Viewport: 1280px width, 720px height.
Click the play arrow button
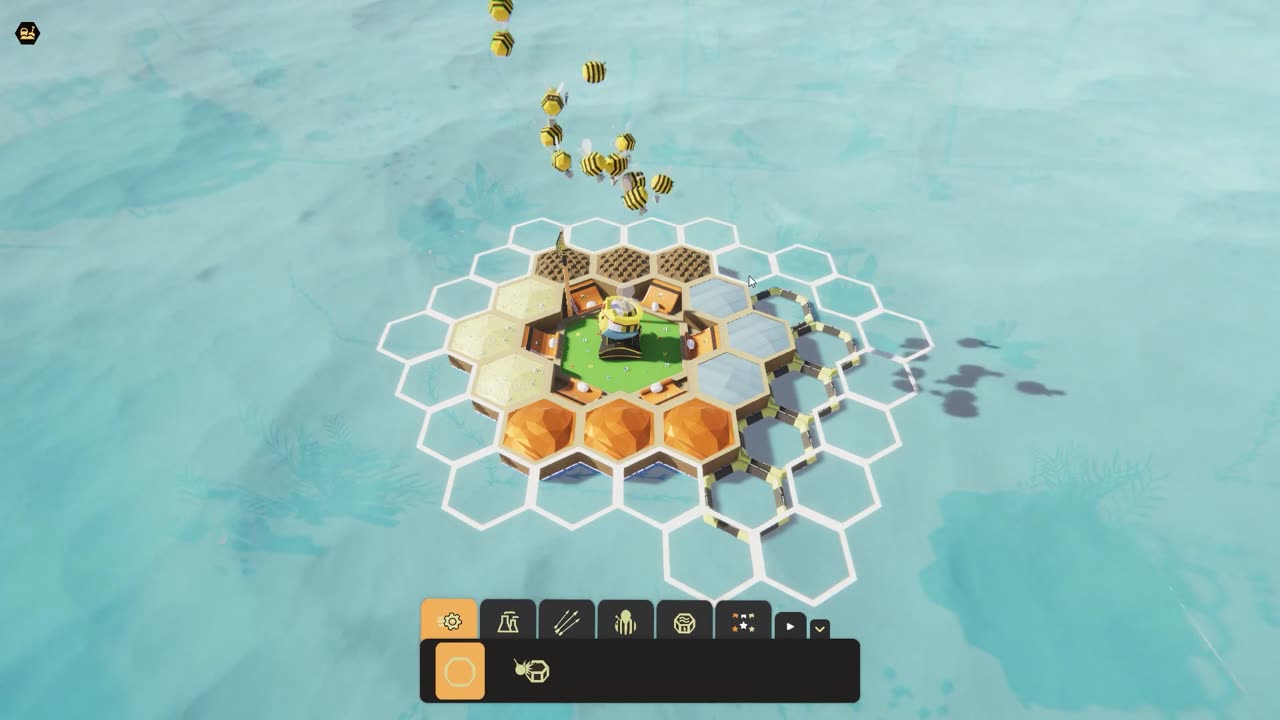[x=790, y=627]
